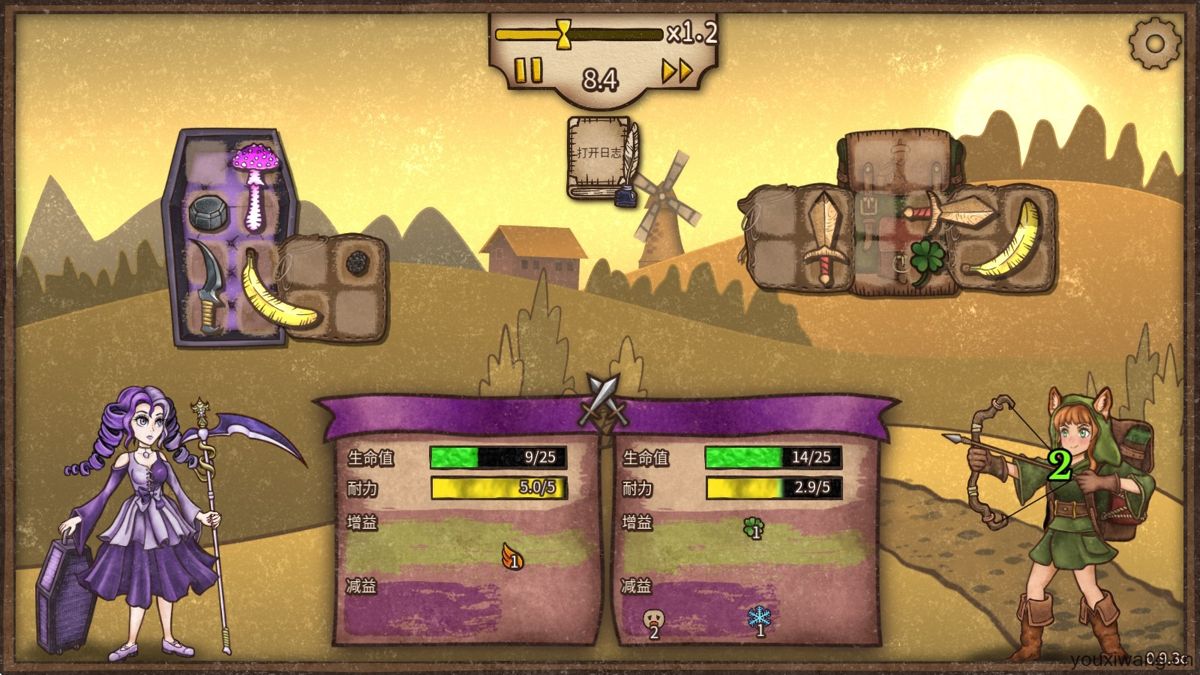Fast-forward the battle speed
This screenshot has height=675, width=1200.
coord(677,70)
